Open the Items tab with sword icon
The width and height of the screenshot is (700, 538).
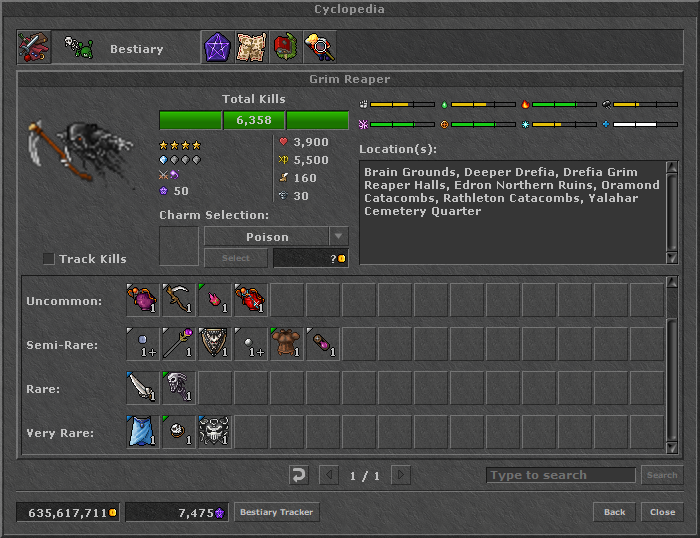[x=34, y=48]
